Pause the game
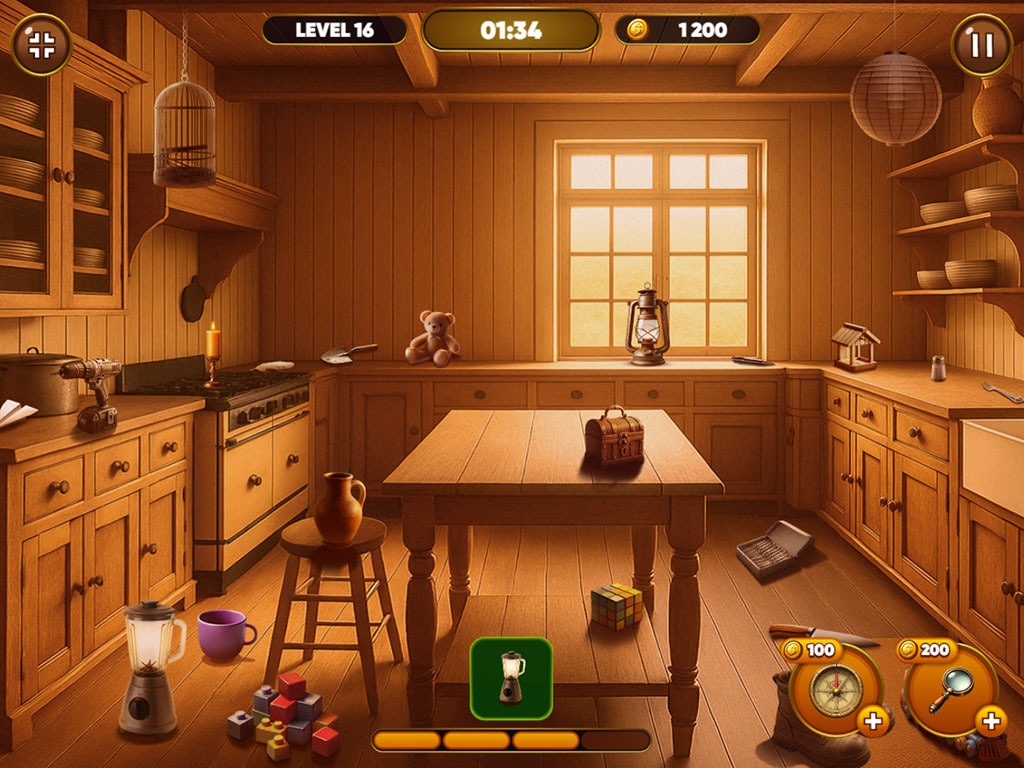The width and height of the screenshot is (1024, 768). click(x=981, y=45)
